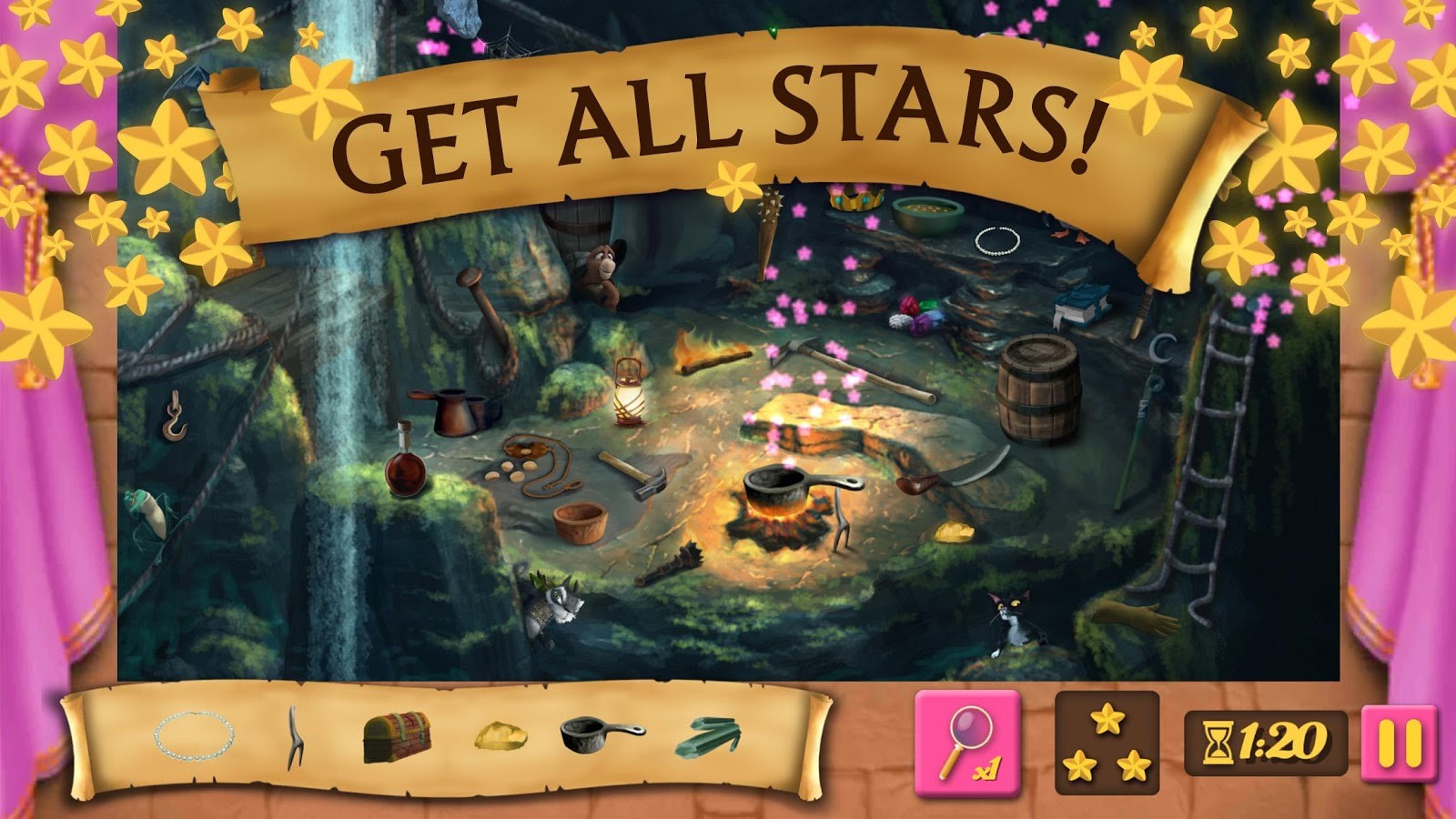
Task: Open the three-star progress panel
Action: pyautogui.click(x=1107, y=743)
